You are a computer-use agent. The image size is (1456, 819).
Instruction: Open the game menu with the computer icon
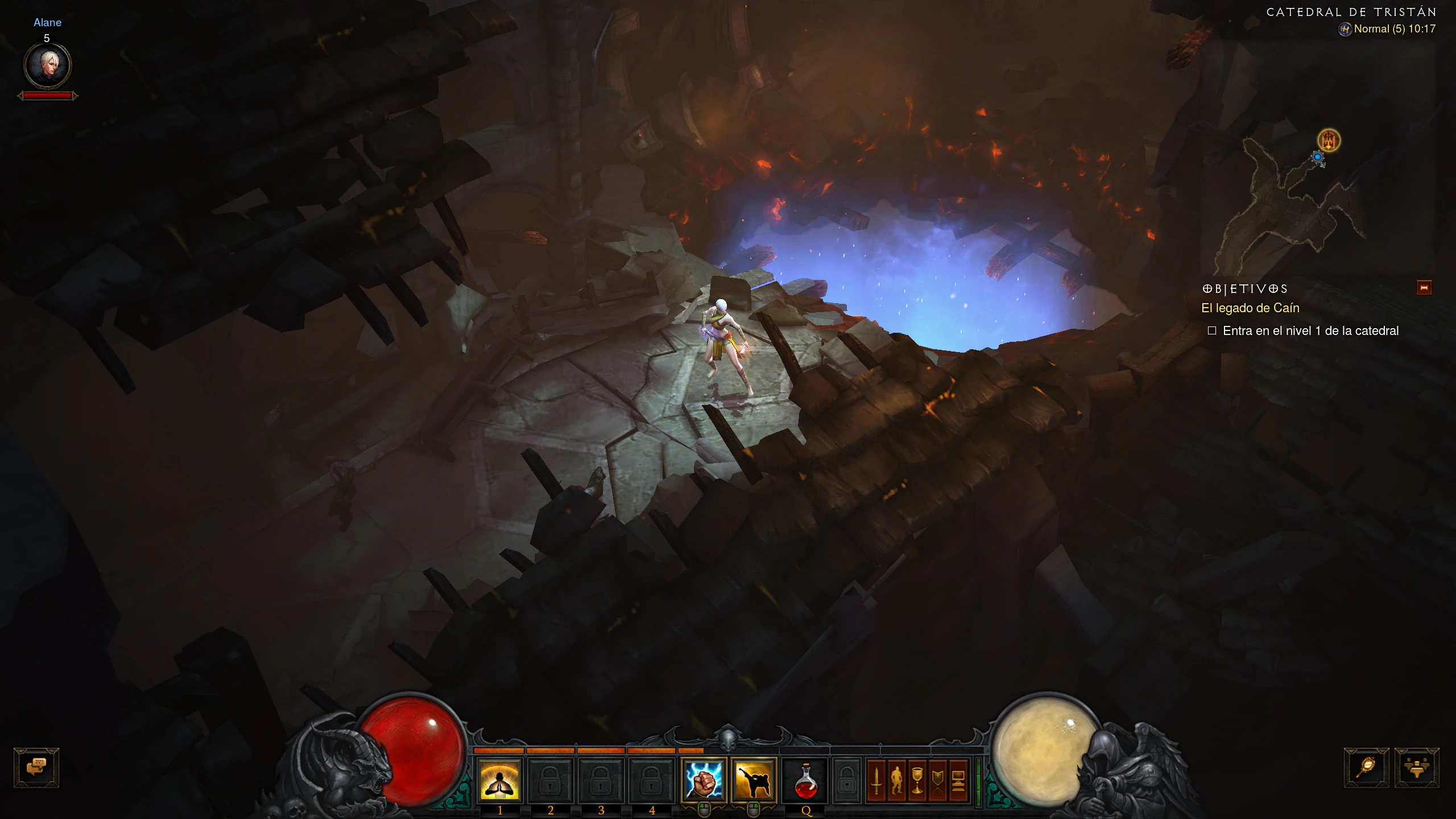pyautogui.click(x=958, y=780)
